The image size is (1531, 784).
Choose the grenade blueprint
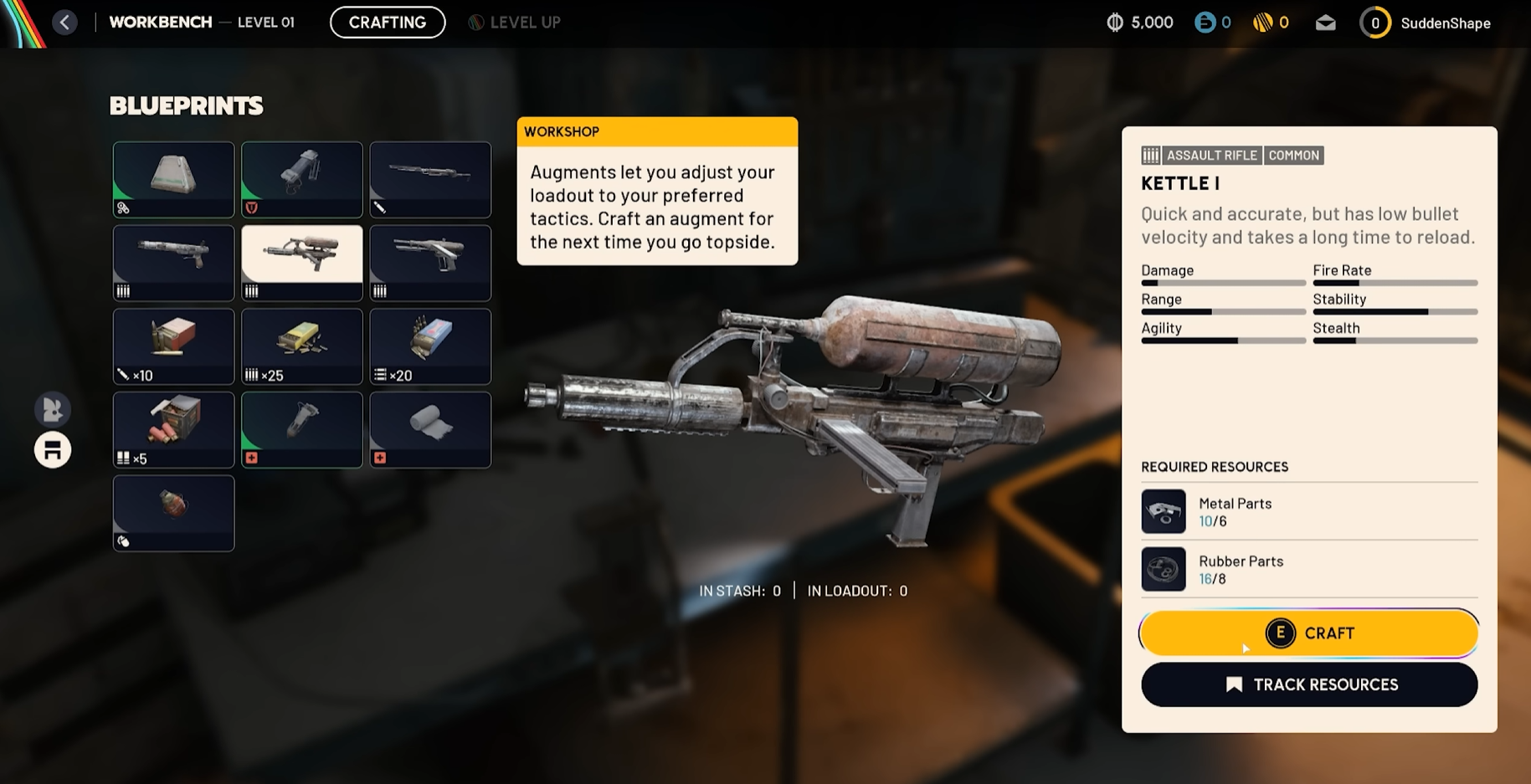click(173, 512)
